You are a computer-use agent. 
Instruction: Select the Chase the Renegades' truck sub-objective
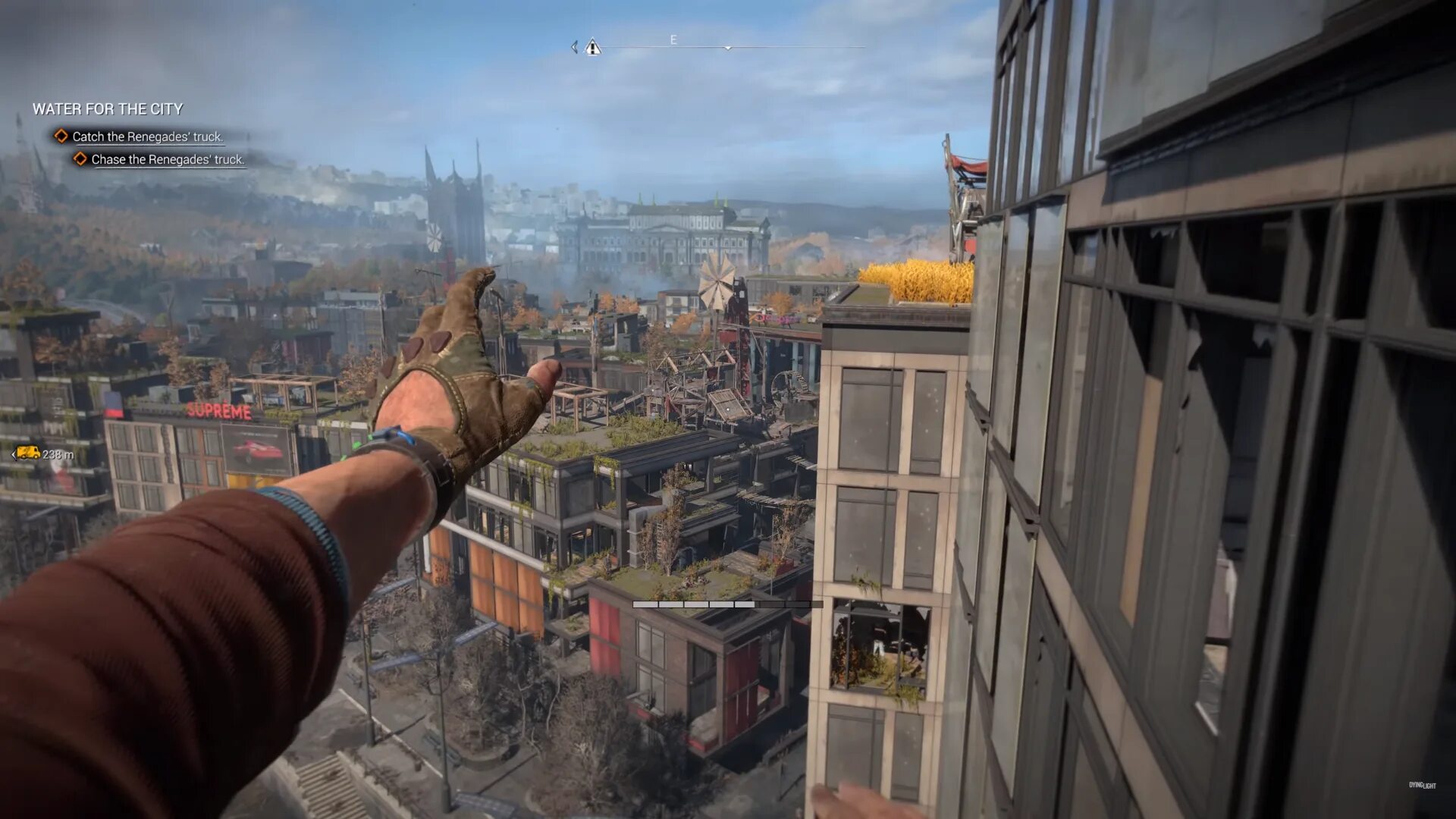167,159
